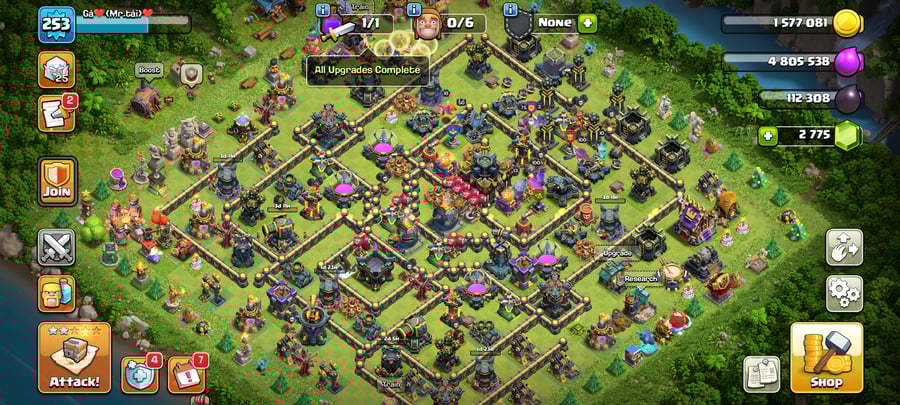900x405 pixels.
Task: Open the Shop
Action: [x=826, y=357]
